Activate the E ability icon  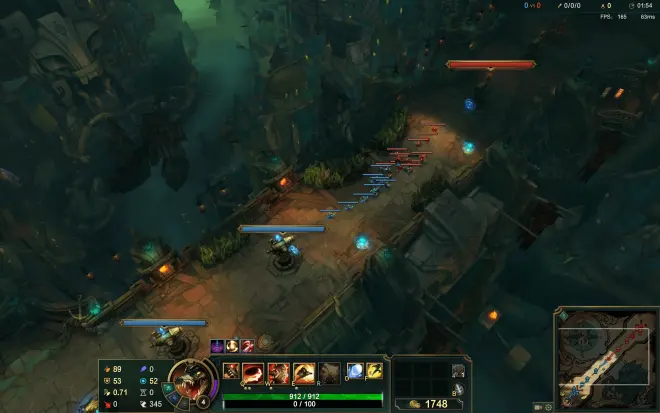pos(303,371)
